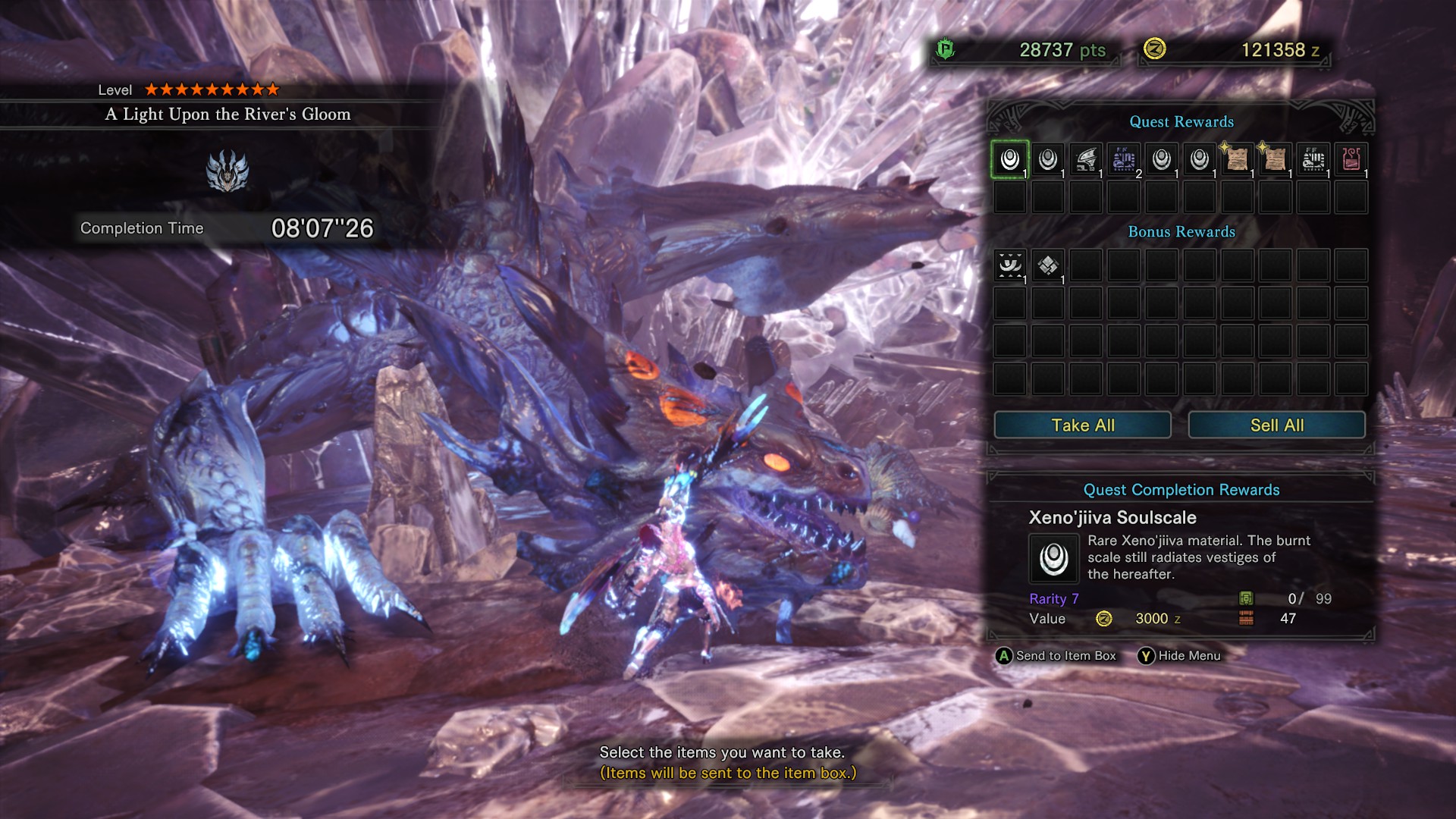Select the white armor sphere reward
This screenshot has height=819, width=1456.
pyautogui.click(x=1313, y=159)
